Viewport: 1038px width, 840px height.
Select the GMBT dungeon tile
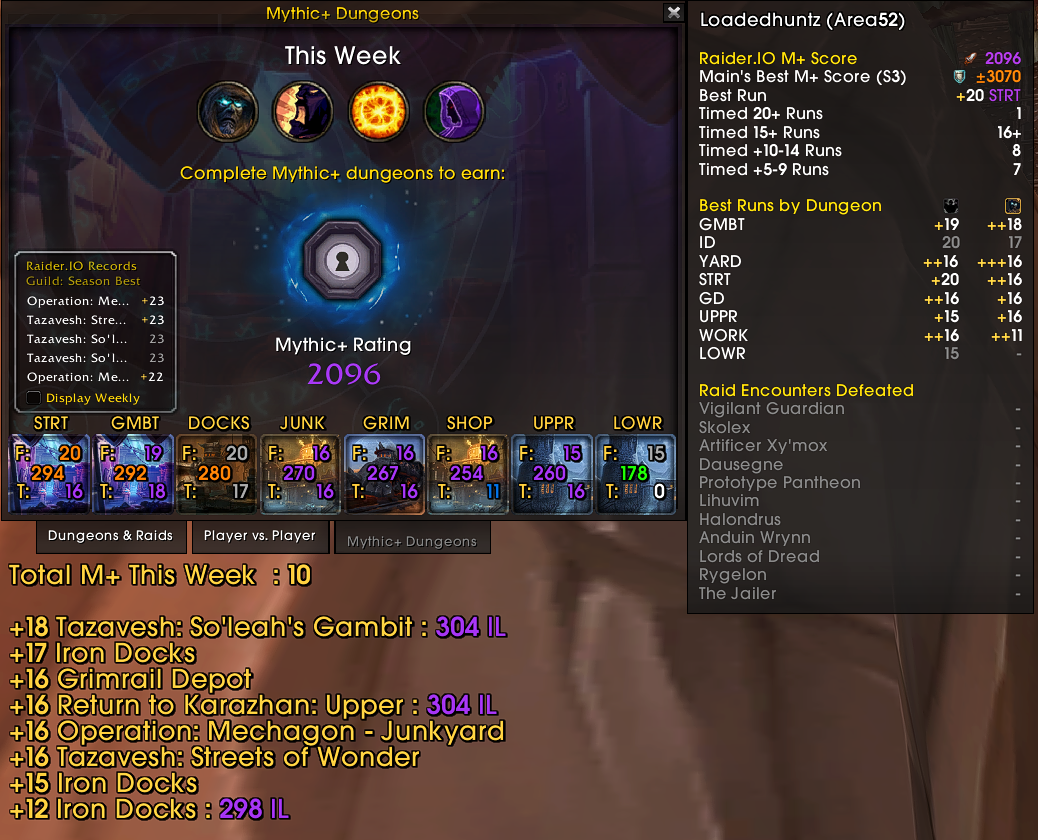[134, 473]
